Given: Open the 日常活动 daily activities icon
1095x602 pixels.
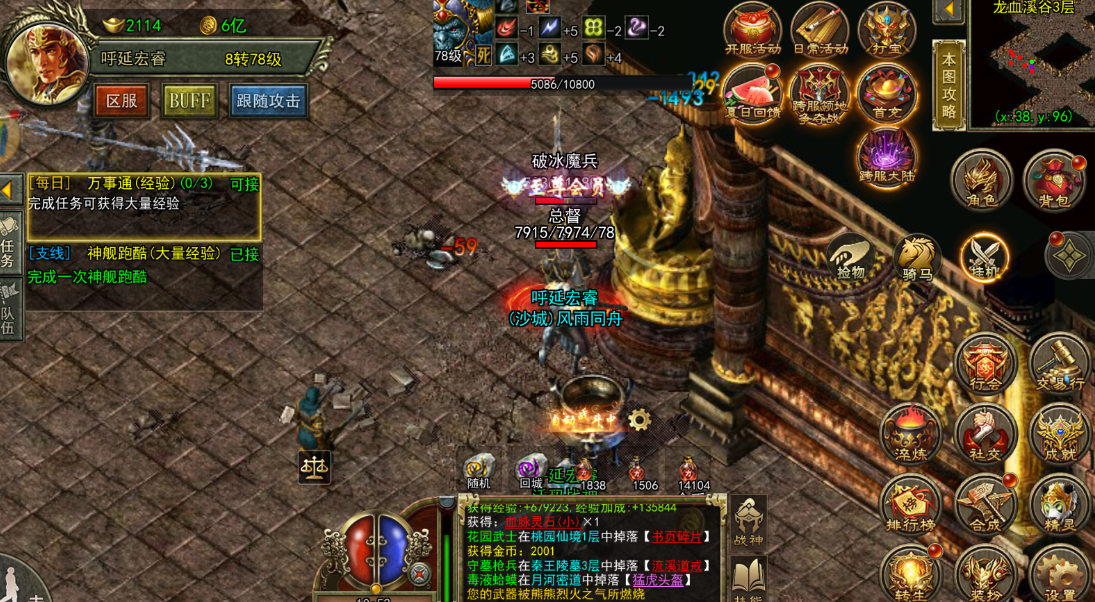Looking at the screenshot, I should 820,28.
